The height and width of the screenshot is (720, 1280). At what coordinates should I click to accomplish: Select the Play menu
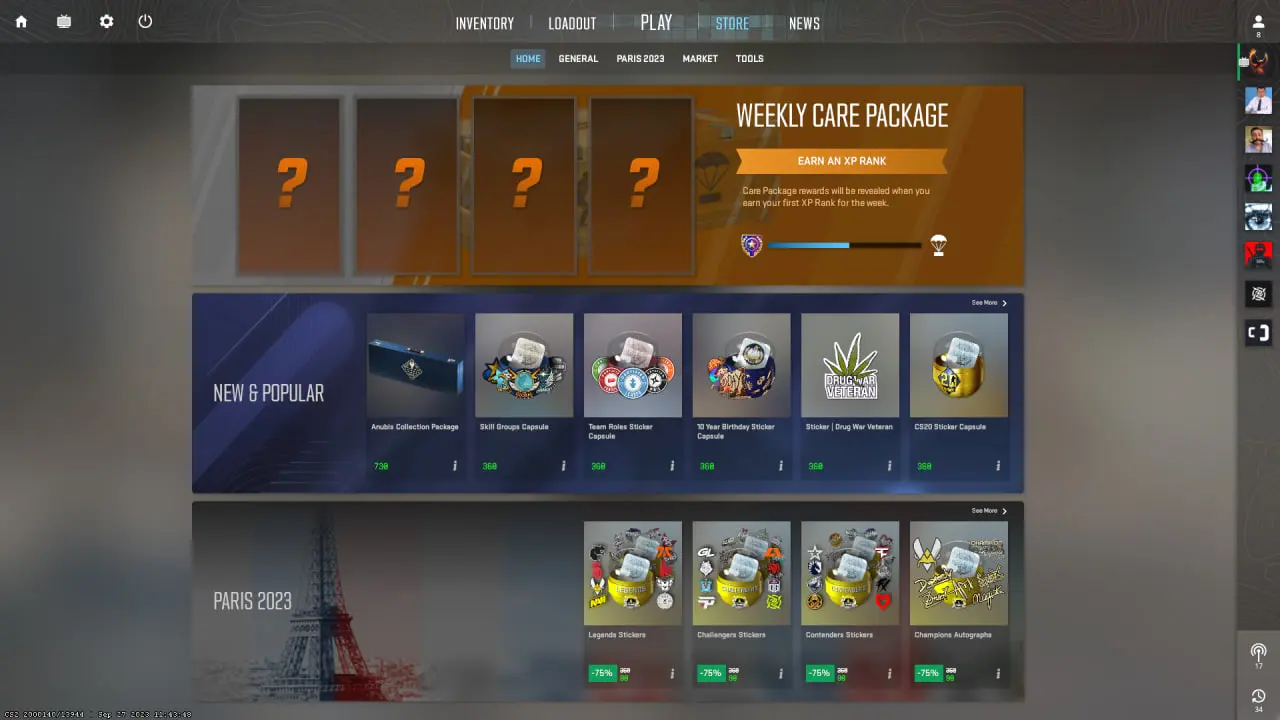(656, 22)
